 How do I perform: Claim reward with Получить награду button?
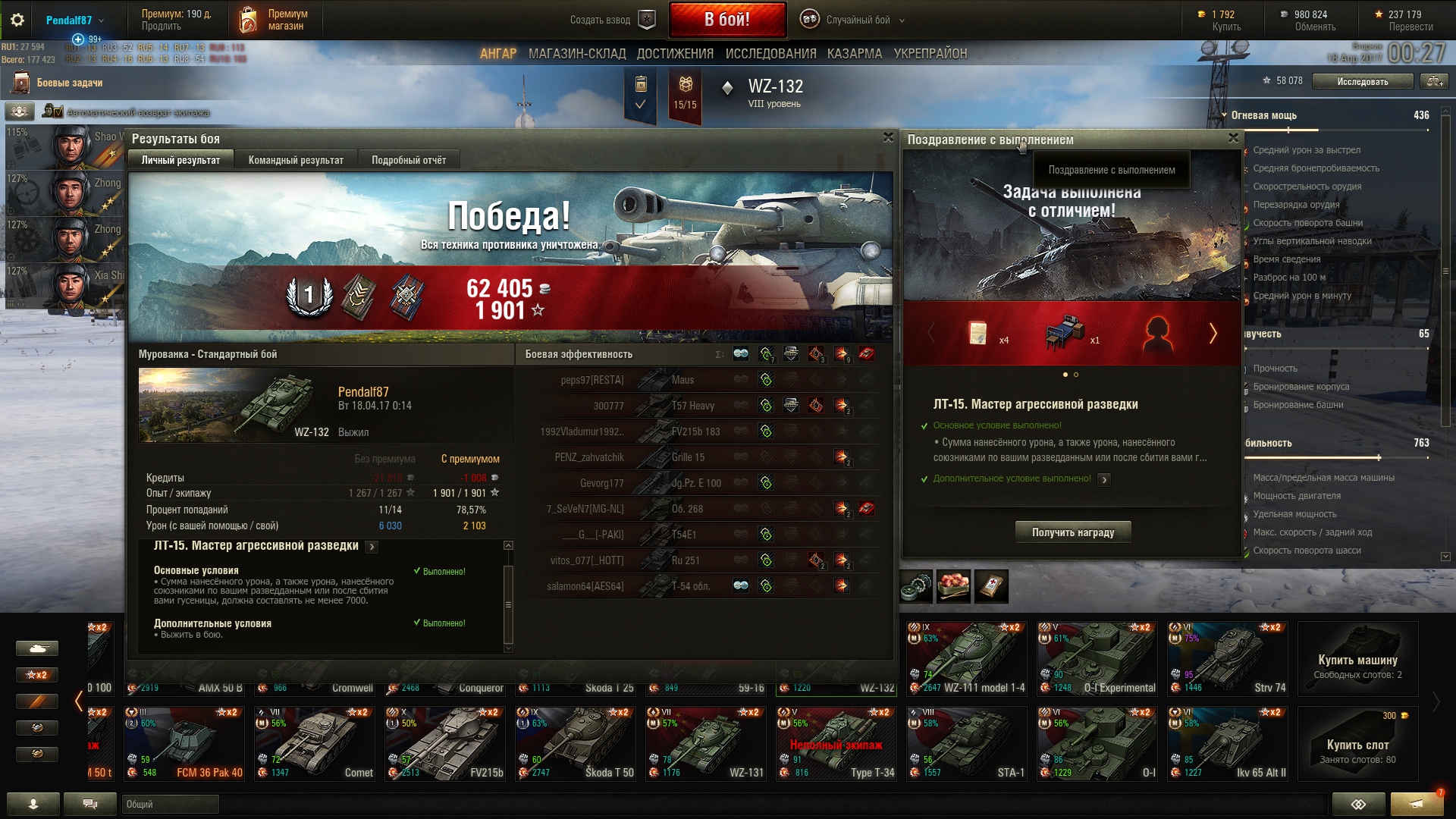point(1072,532)
